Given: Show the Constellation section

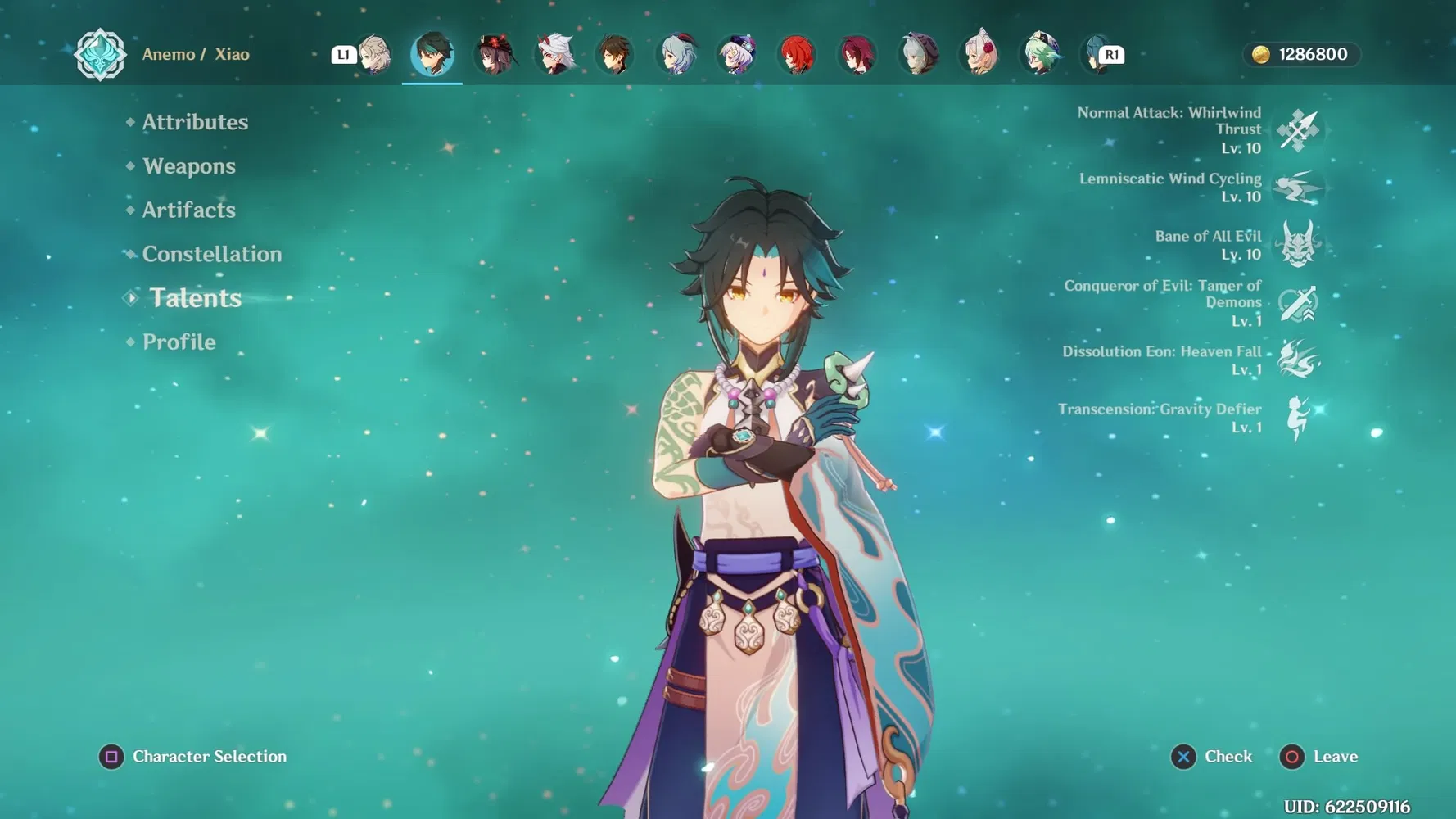Looking at the screenshot, I should tap(212, 254).
